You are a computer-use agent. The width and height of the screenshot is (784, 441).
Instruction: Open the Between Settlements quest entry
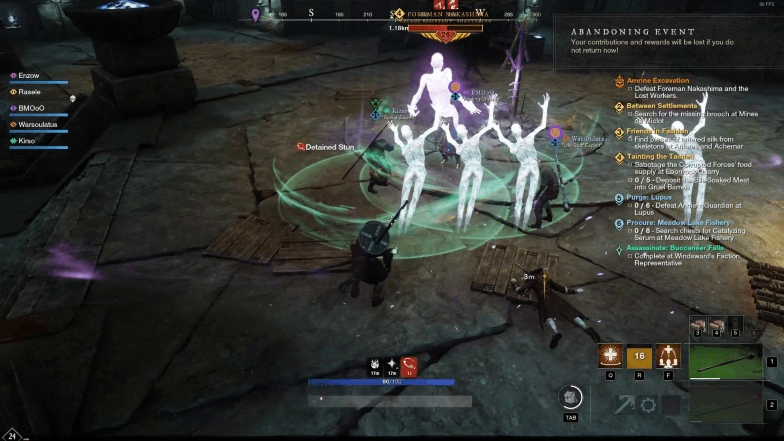662,106
